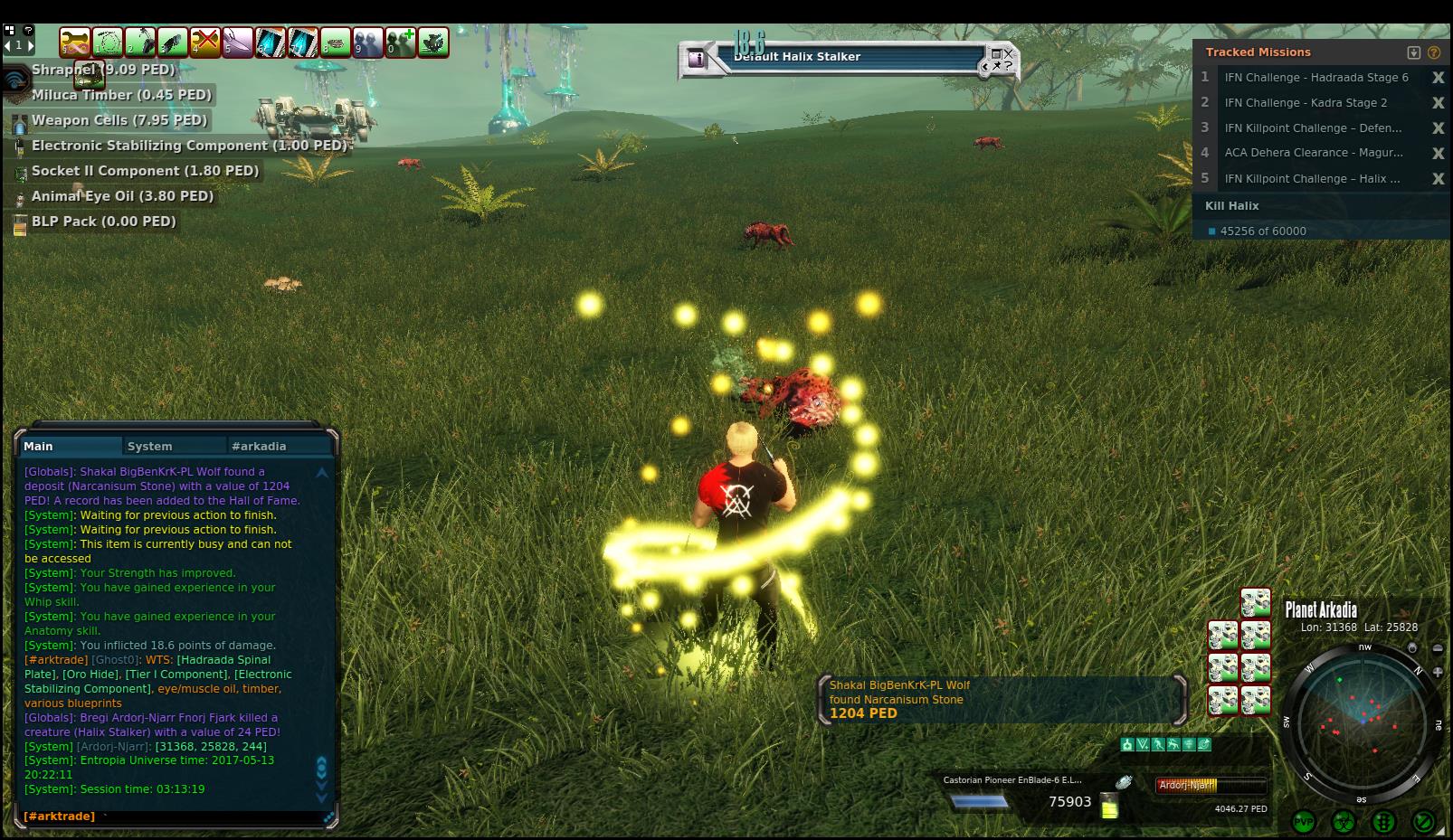Close the Halix Stalker target panel
Screen dimensions: 1453x840
click(x=1009, y=54)
